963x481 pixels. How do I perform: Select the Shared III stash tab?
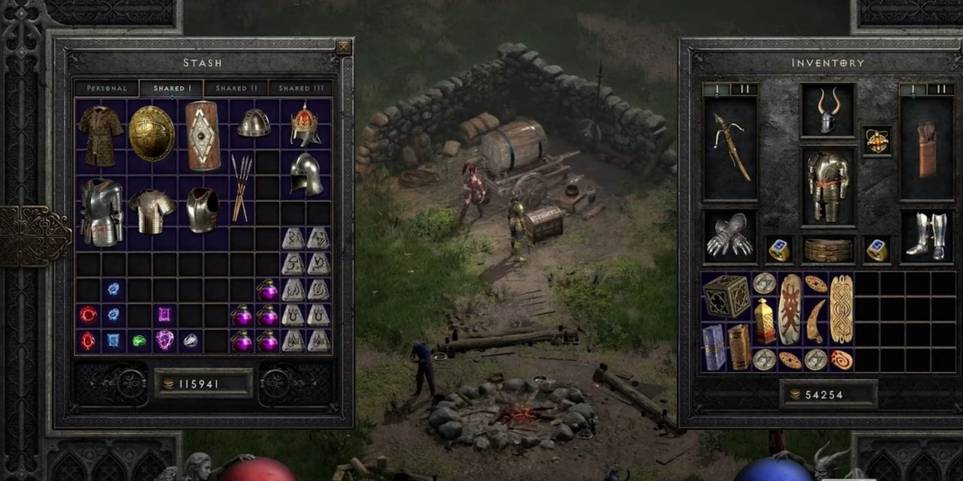click(301, 88)
